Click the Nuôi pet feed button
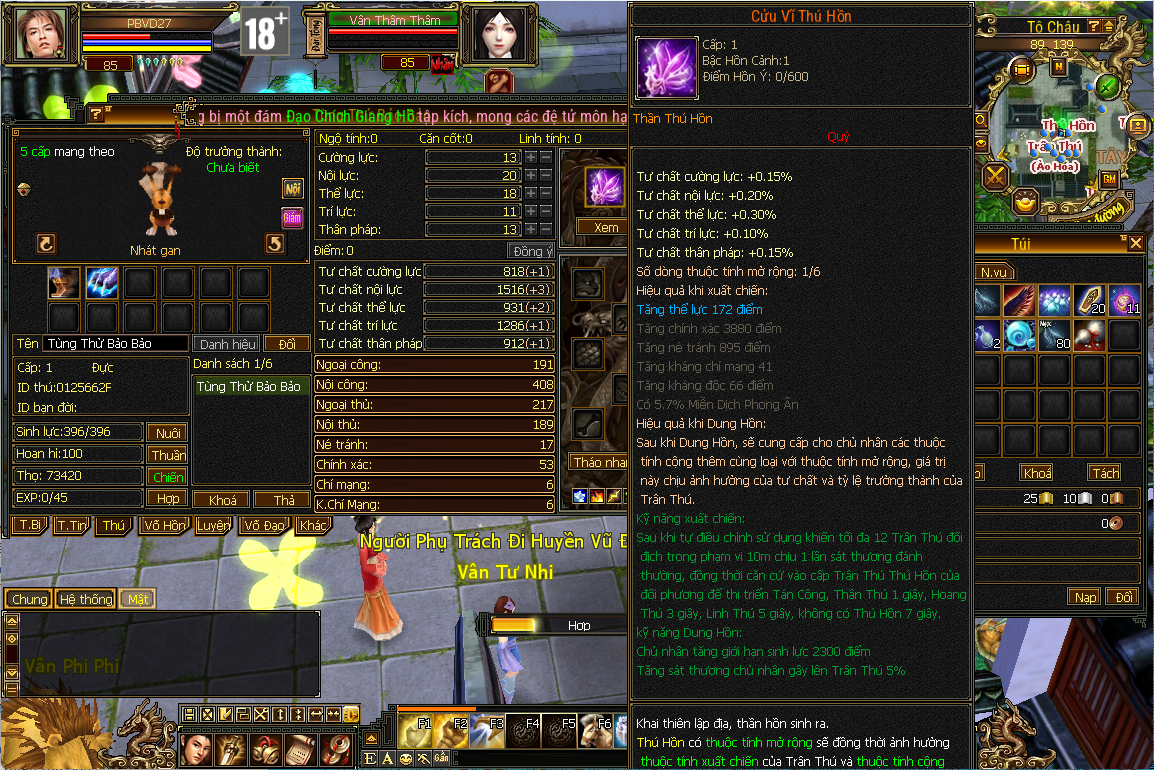This screenshot has width=1154, height=770. 167,432
